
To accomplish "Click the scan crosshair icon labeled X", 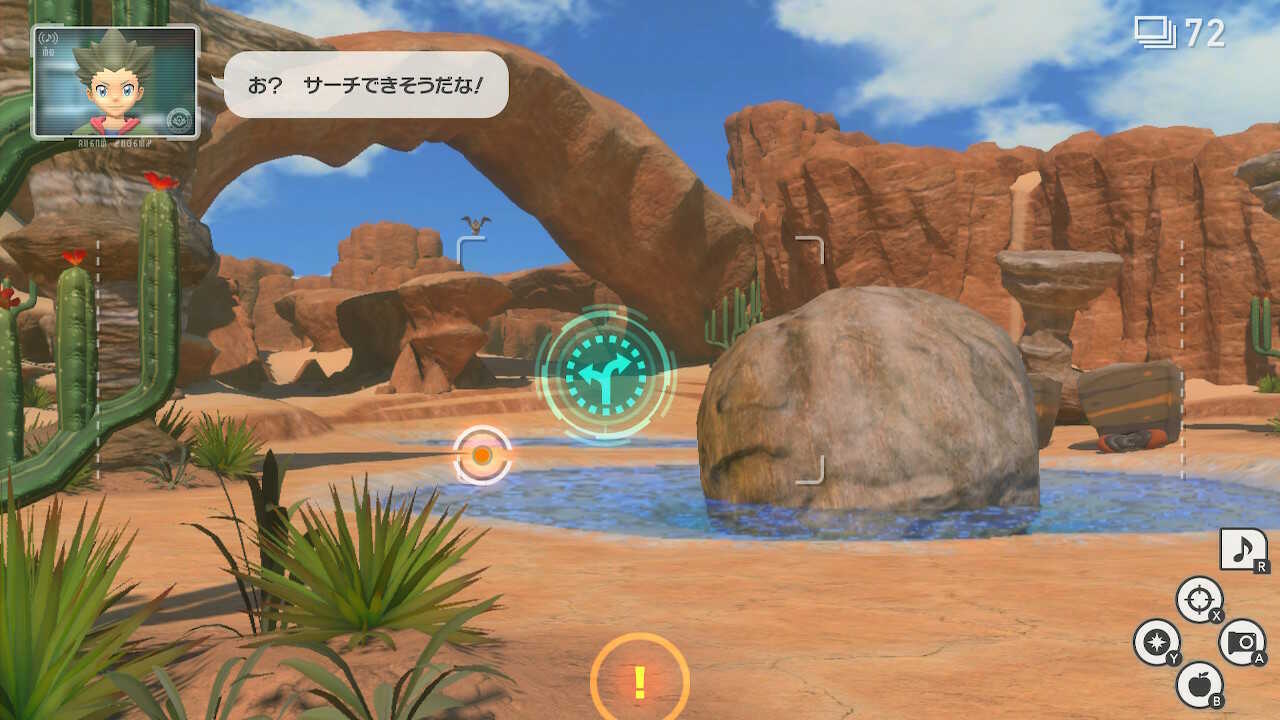I will 1199,596.
